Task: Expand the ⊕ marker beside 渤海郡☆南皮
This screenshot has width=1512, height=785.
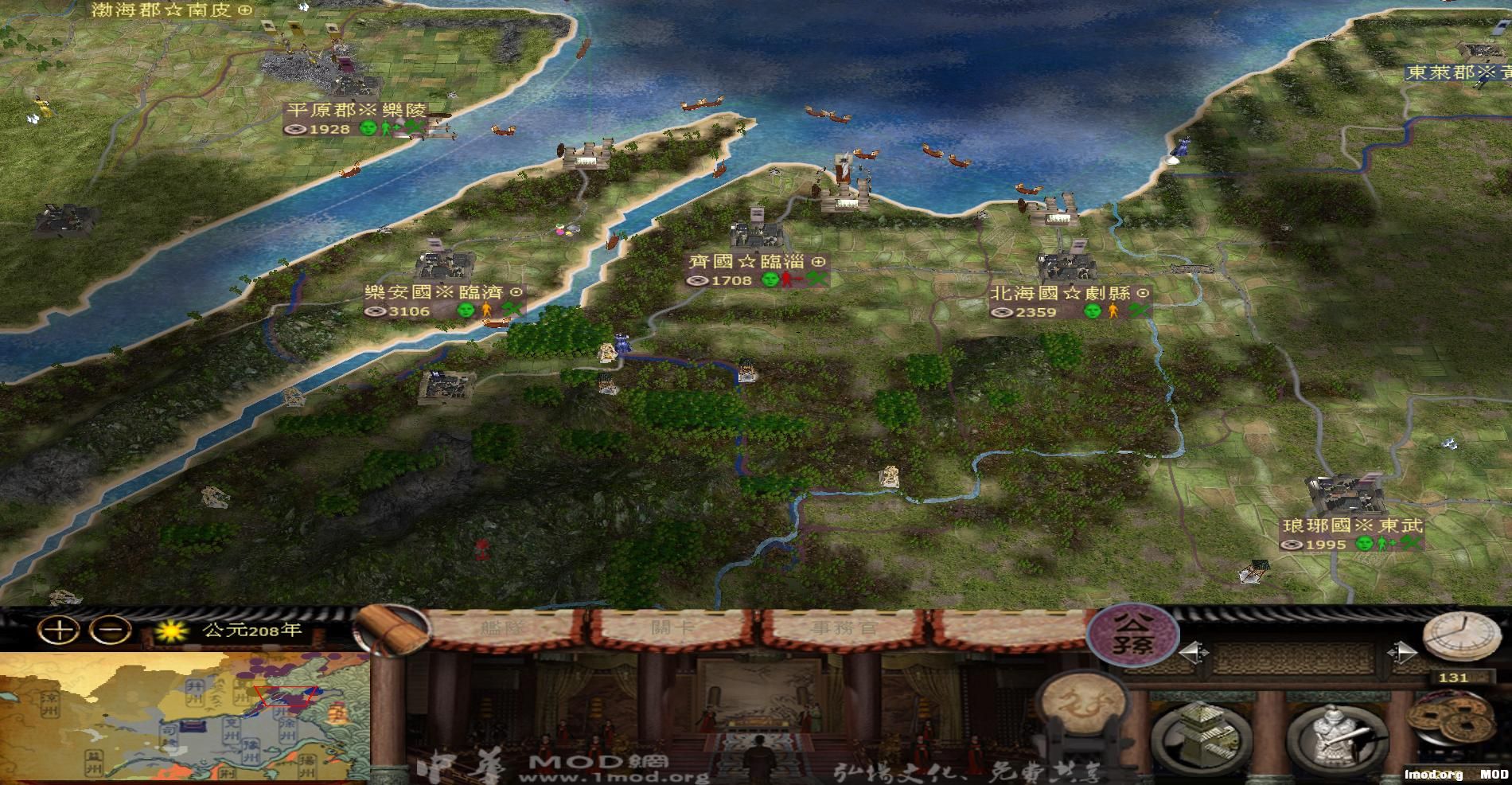Action: click(x=244, y=12)
